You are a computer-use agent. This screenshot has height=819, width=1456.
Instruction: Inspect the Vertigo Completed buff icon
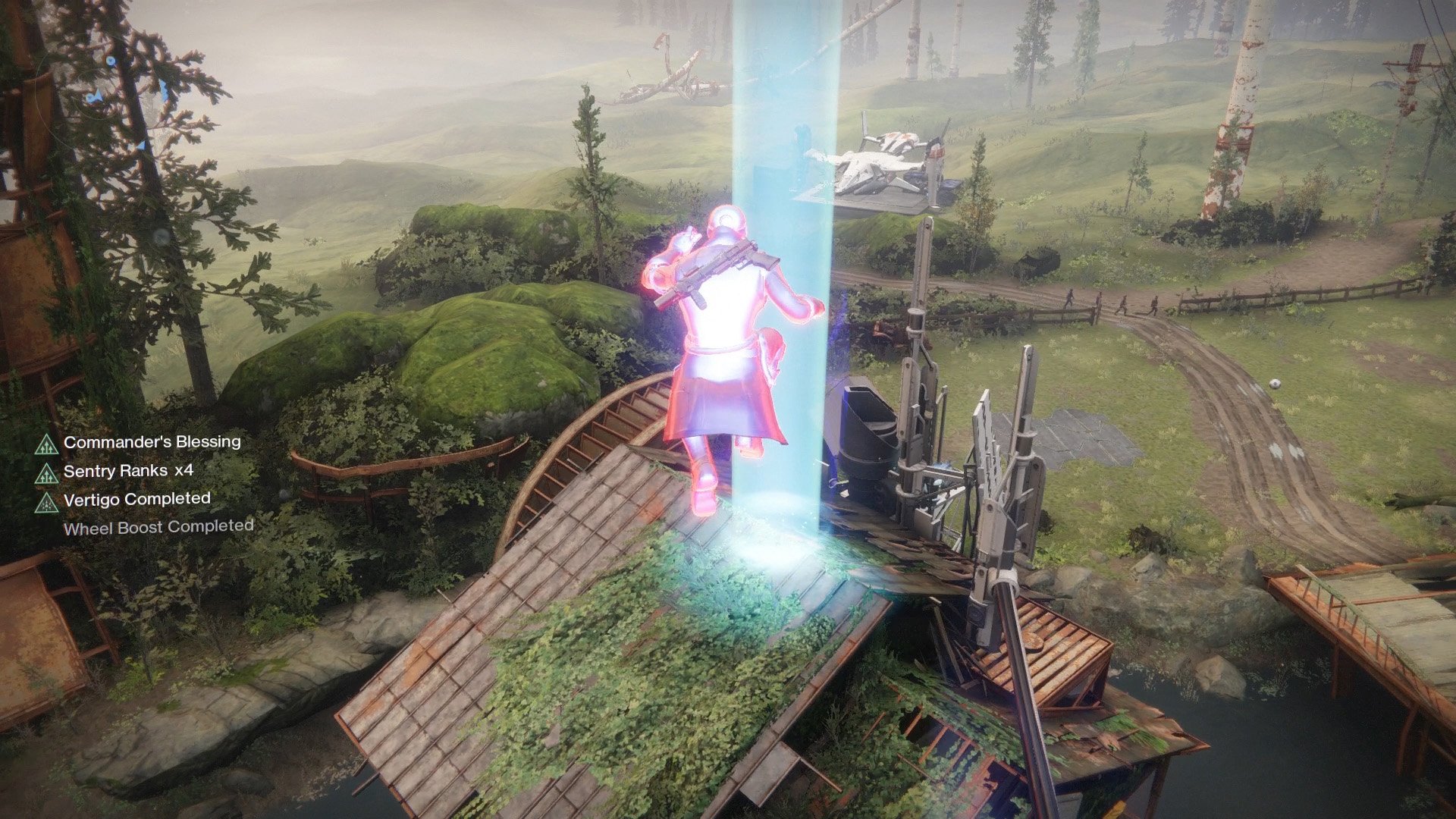click(47, 501)
